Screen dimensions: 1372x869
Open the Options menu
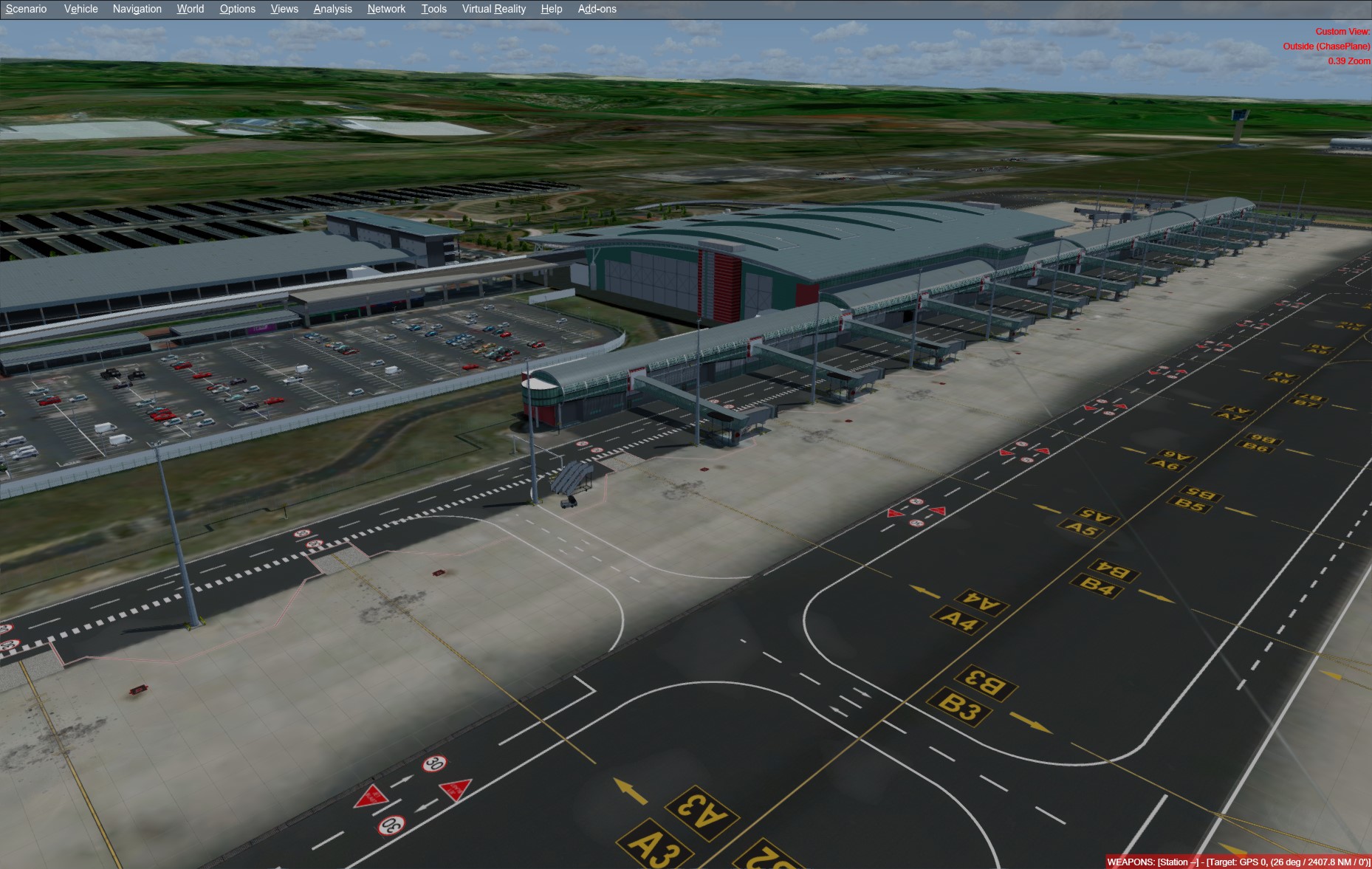pyautogui.click(x=237, y=9)
